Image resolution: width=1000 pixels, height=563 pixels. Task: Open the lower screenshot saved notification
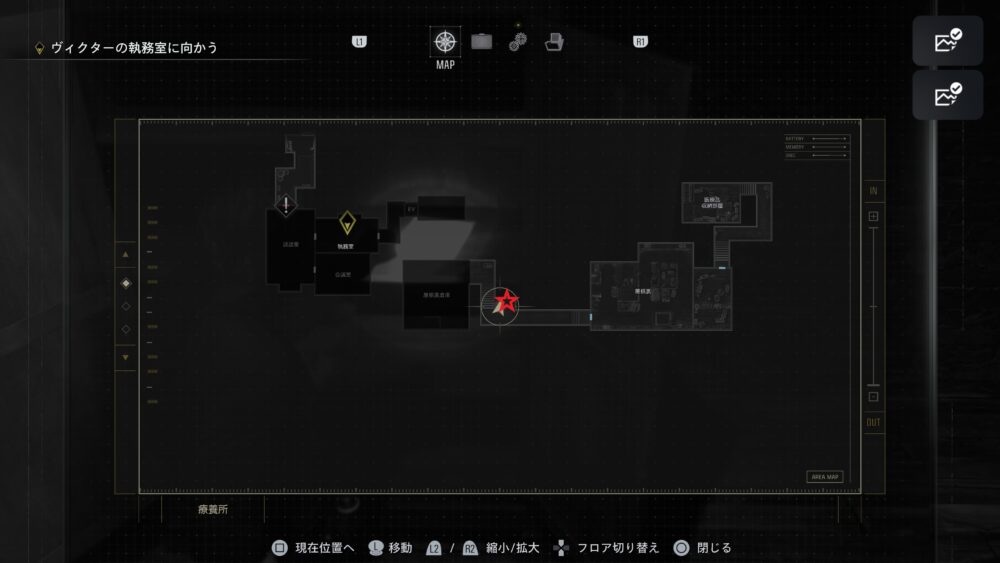pos(947,96)
